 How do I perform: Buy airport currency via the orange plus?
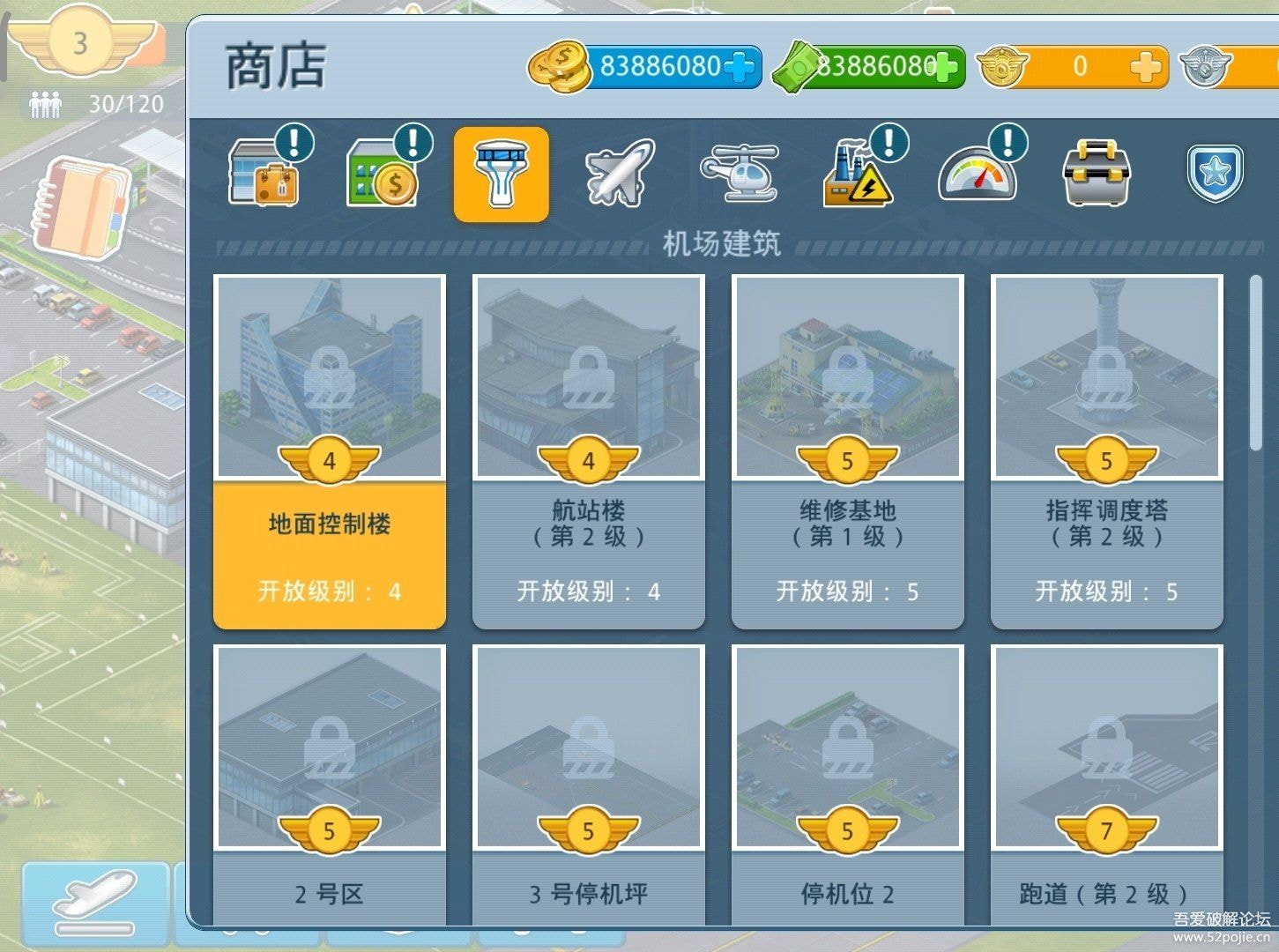pyautogui.click(x=1146, y=66)
